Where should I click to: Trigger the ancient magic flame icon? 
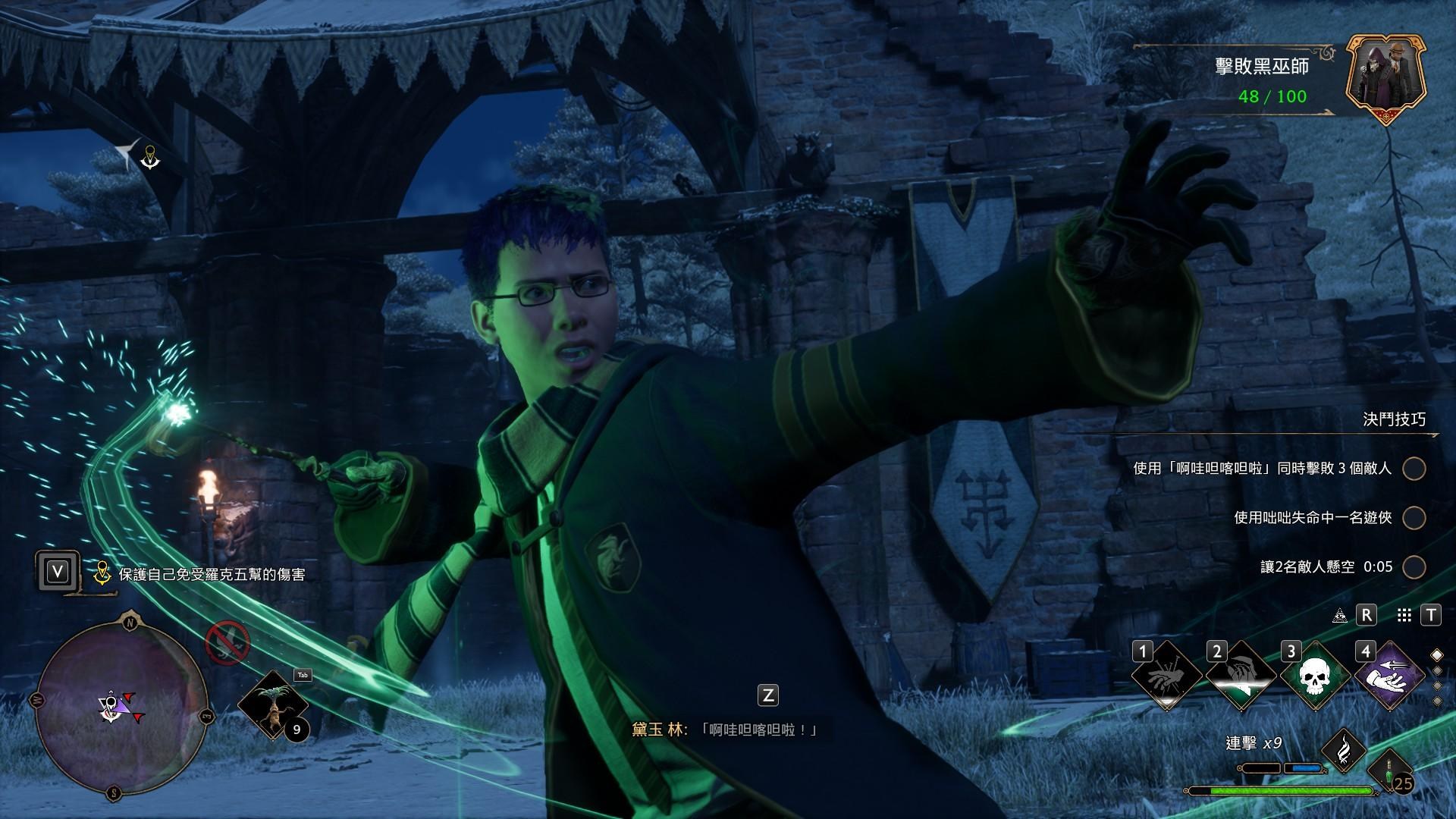coord(1344,749)
